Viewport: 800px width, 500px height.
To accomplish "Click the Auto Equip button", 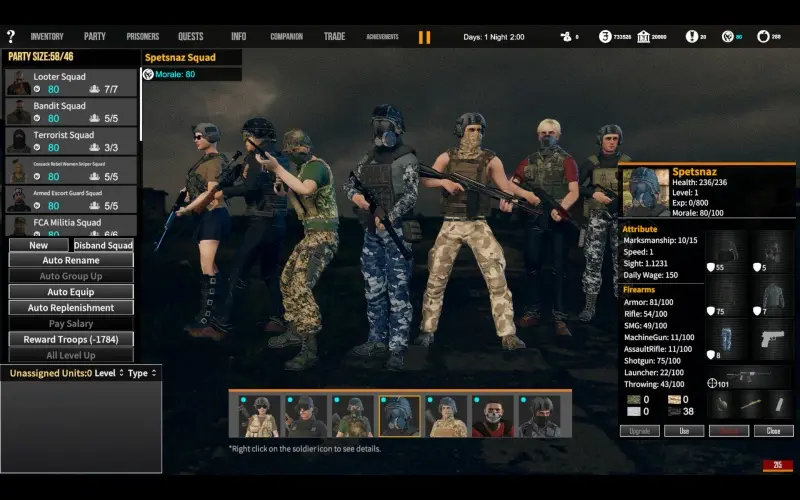I will (x=71, y=292).
